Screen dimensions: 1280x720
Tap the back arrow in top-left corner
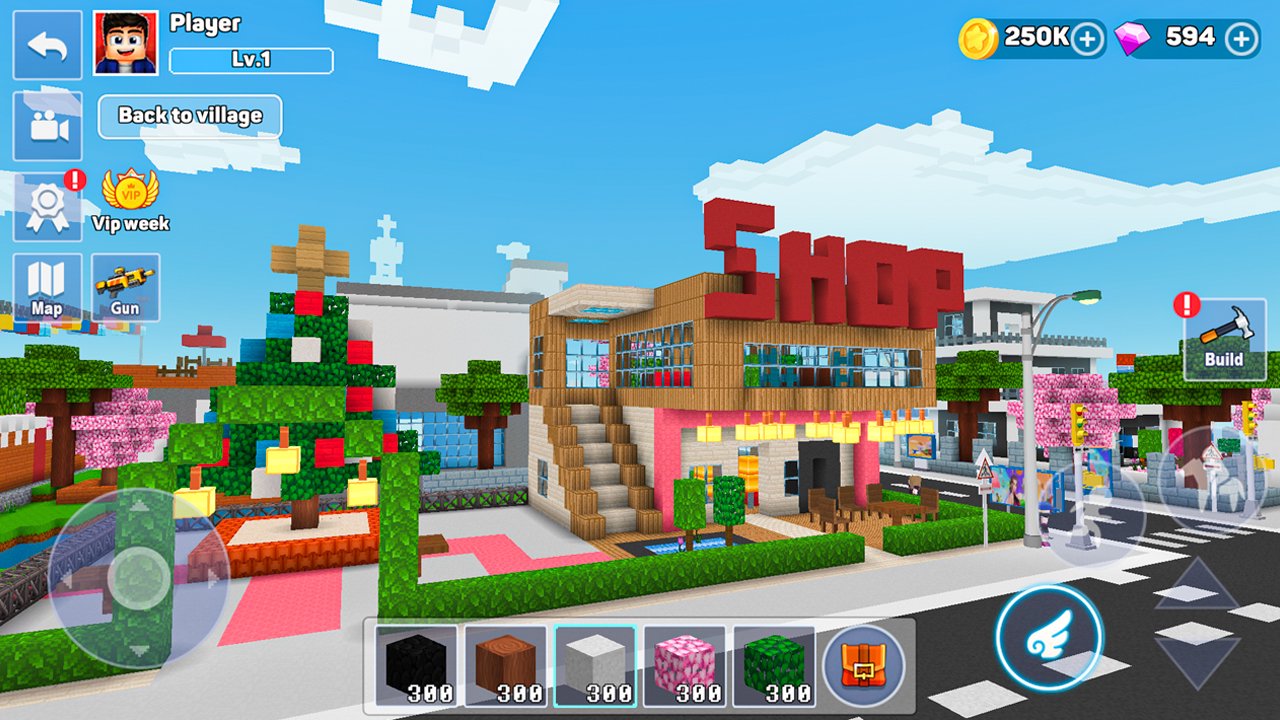(x=45, y=45)
